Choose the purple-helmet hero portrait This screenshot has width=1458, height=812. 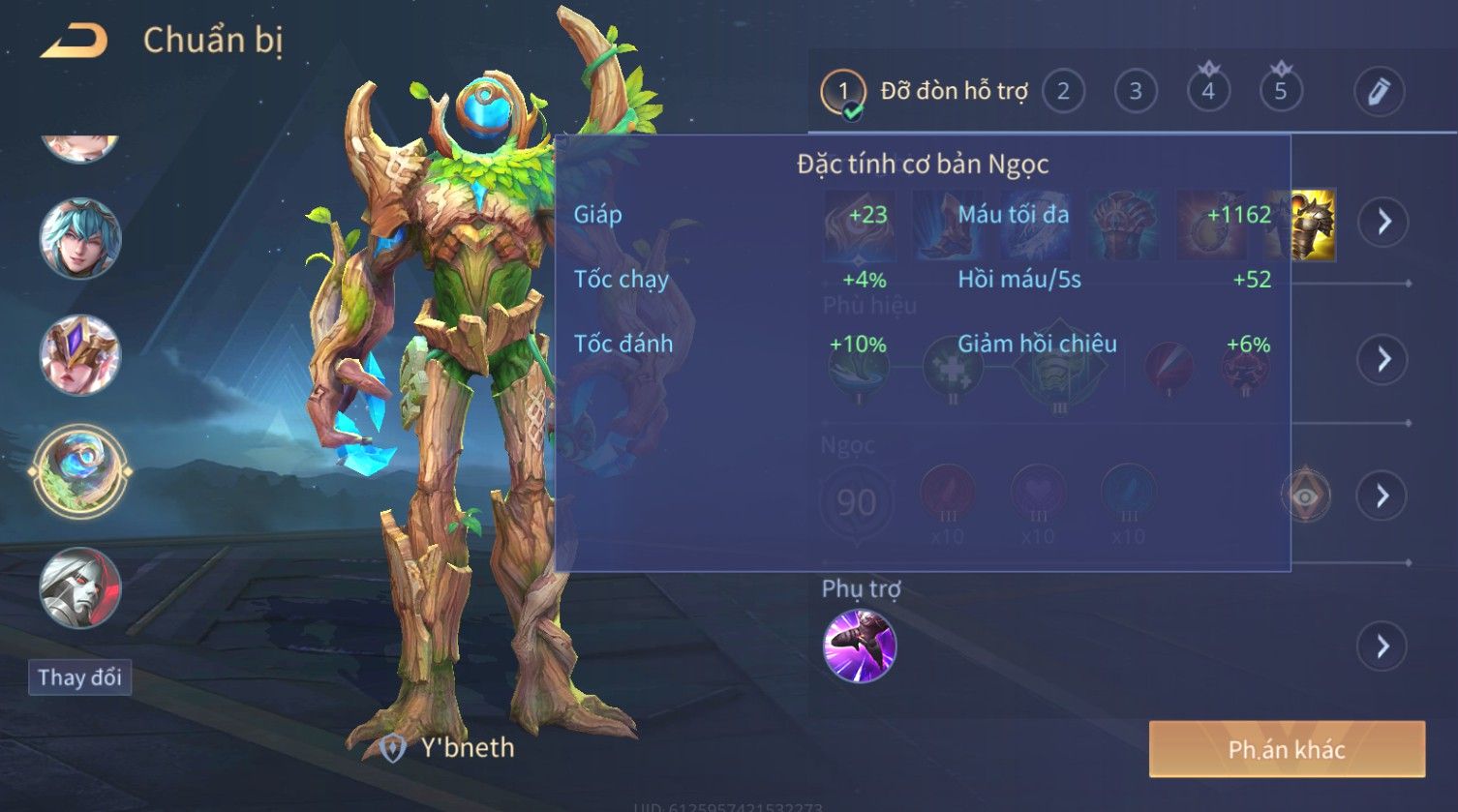[80, 355]
